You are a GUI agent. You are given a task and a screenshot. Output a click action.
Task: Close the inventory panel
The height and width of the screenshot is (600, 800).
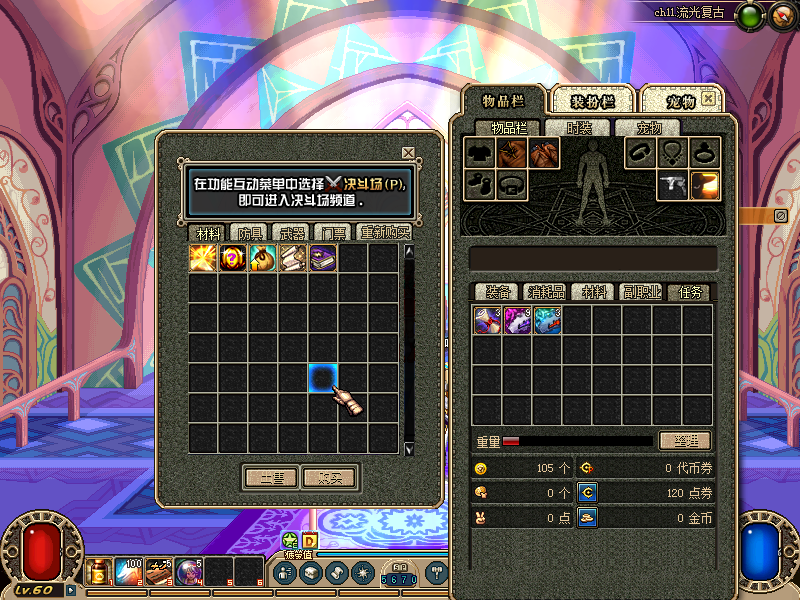709,99
